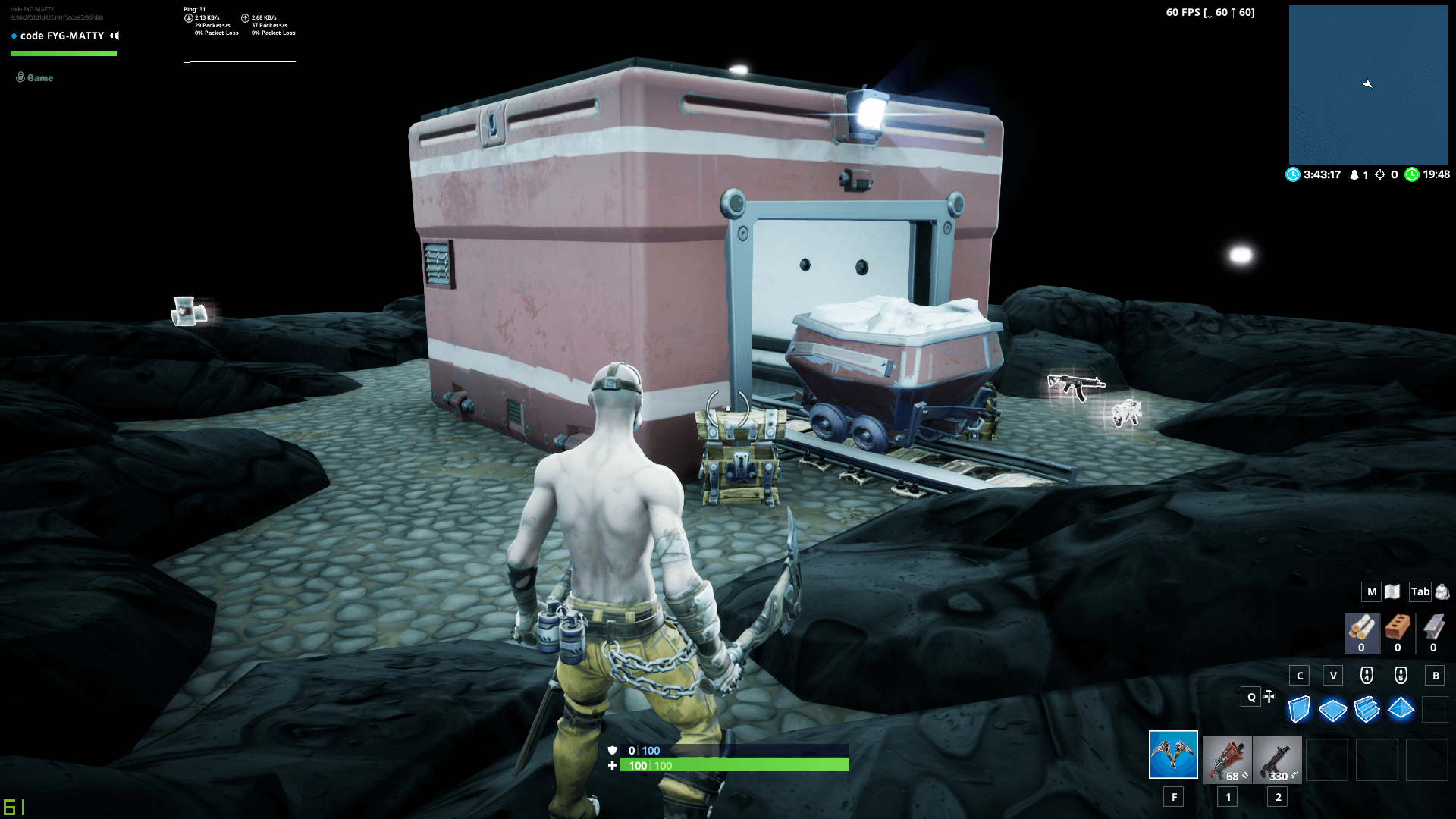The height and width of the screenshot is (819, 1456).
Task: Select the dual pickaxe harvesting tool slot
Action: tap(1172, 755)
